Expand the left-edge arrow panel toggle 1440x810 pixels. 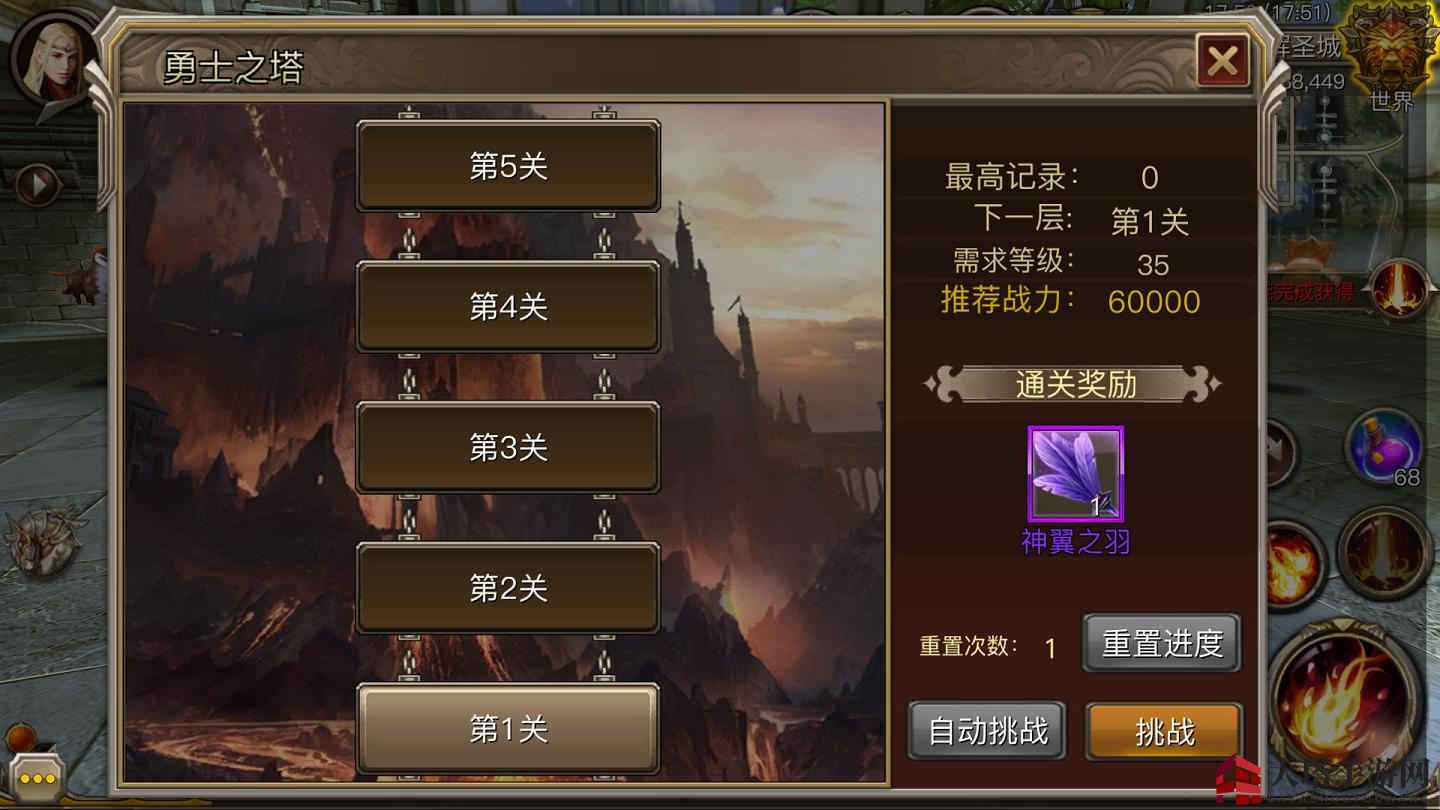coord(38,183)
